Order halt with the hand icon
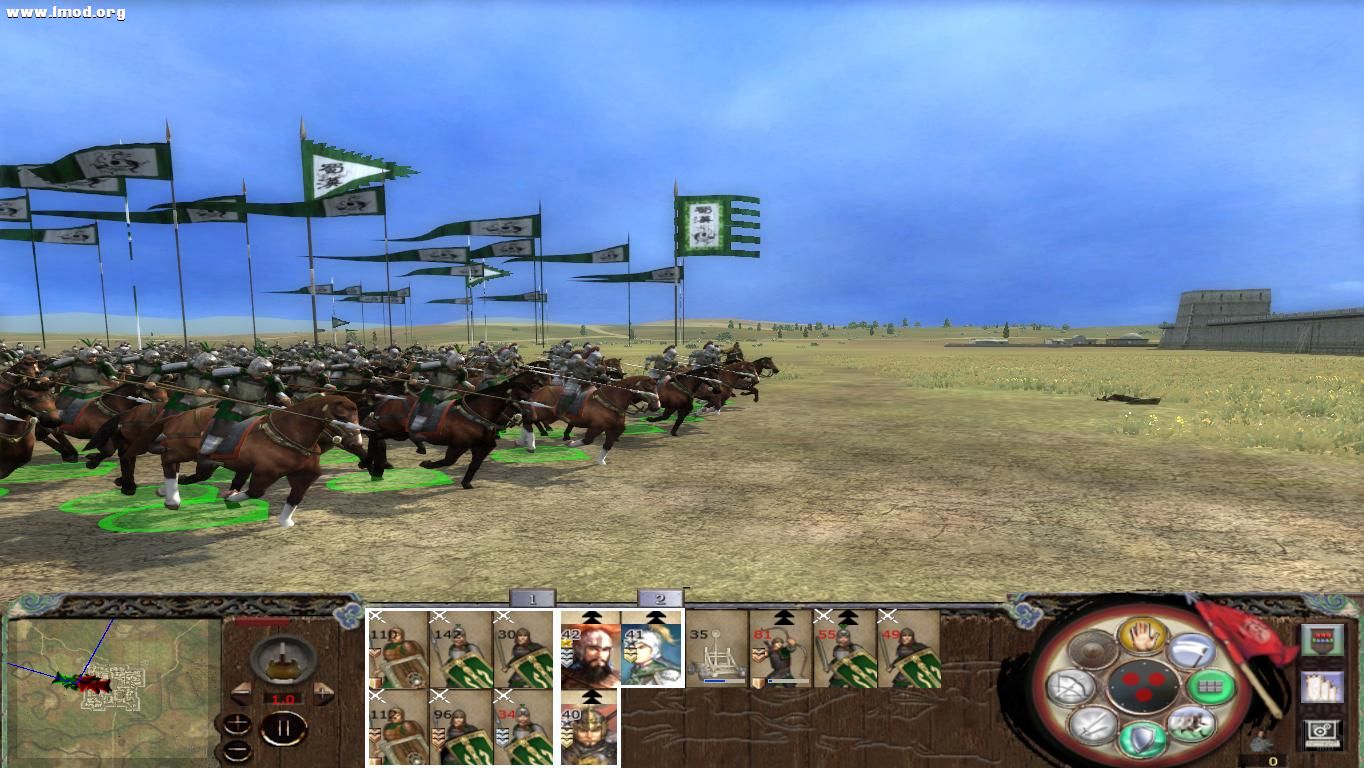Image resolution: width=1364 pixels, height=768 pixels. 1144,635
